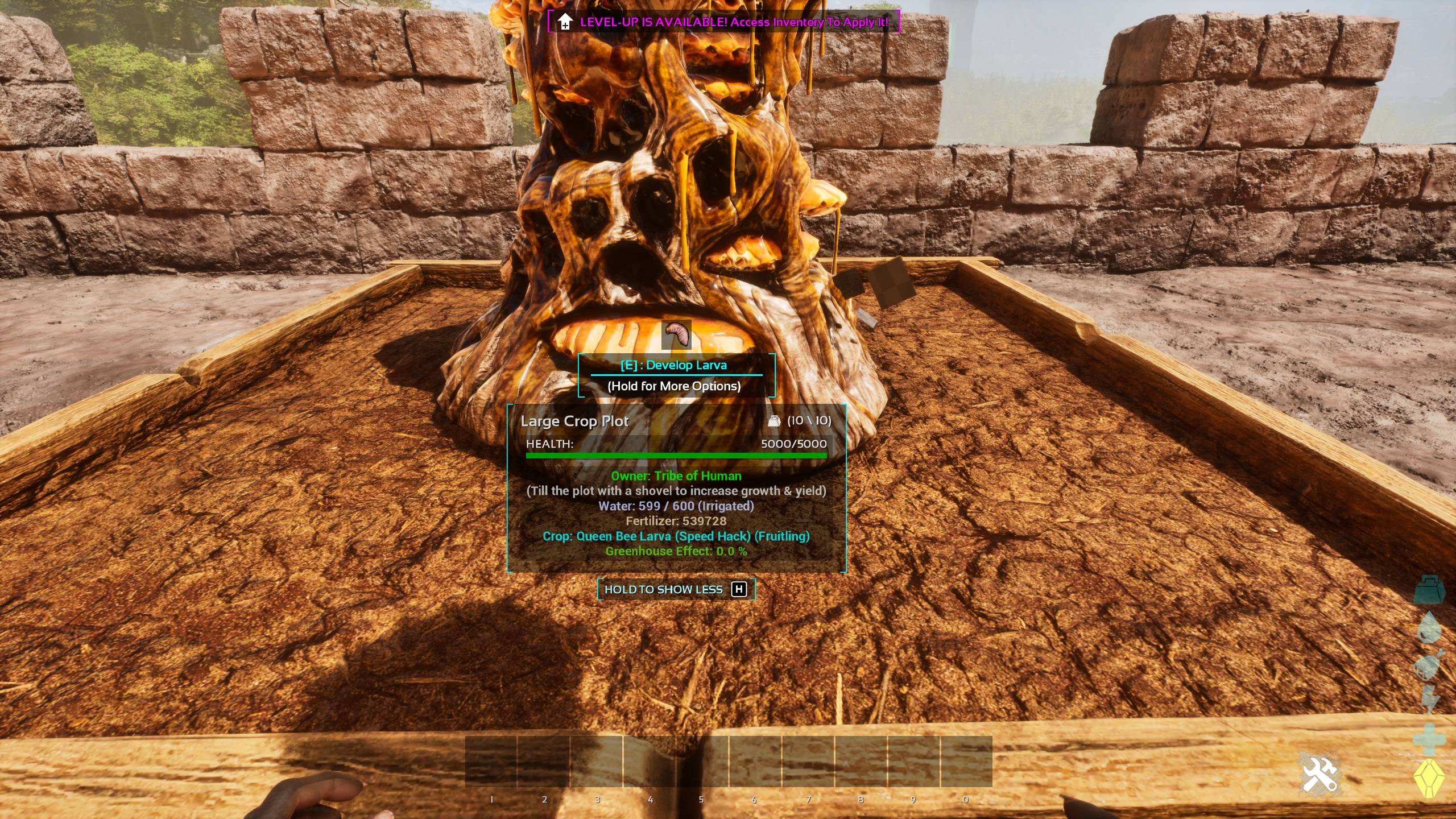This screenshot has width=1456, height=819.
Task: Click the Level-Up Is Available notification banner
Action: click(723, 22)
